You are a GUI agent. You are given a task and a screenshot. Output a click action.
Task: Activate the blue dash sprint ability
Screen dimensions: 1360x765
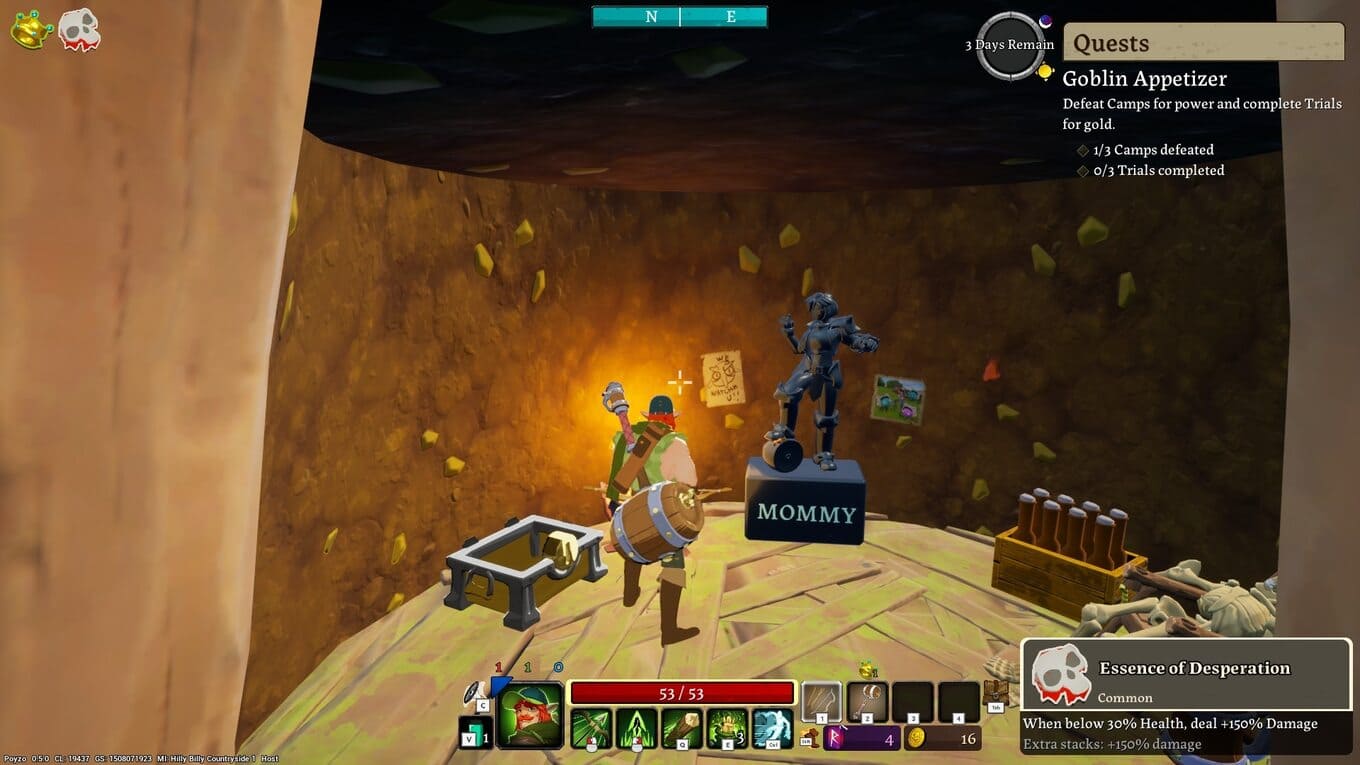point(772,728)
